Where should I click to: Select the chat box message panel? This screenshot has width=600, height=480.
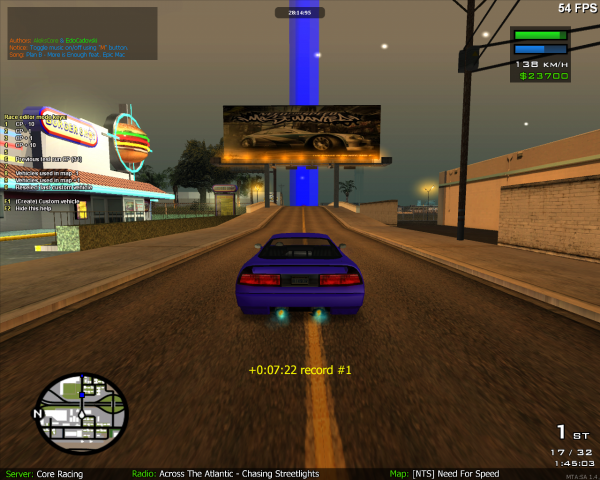[x=82, y=33]
